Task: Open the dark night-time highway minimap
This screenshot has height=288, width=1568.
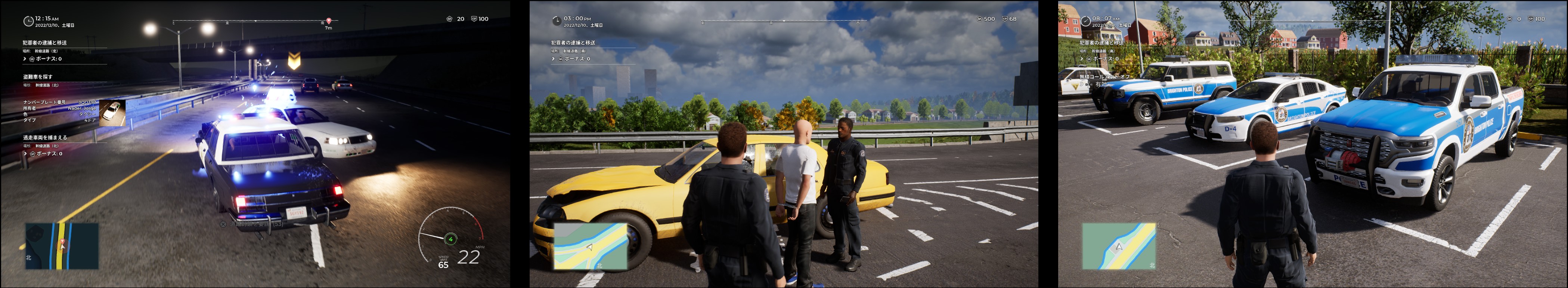Action: (x=62, y=246)
